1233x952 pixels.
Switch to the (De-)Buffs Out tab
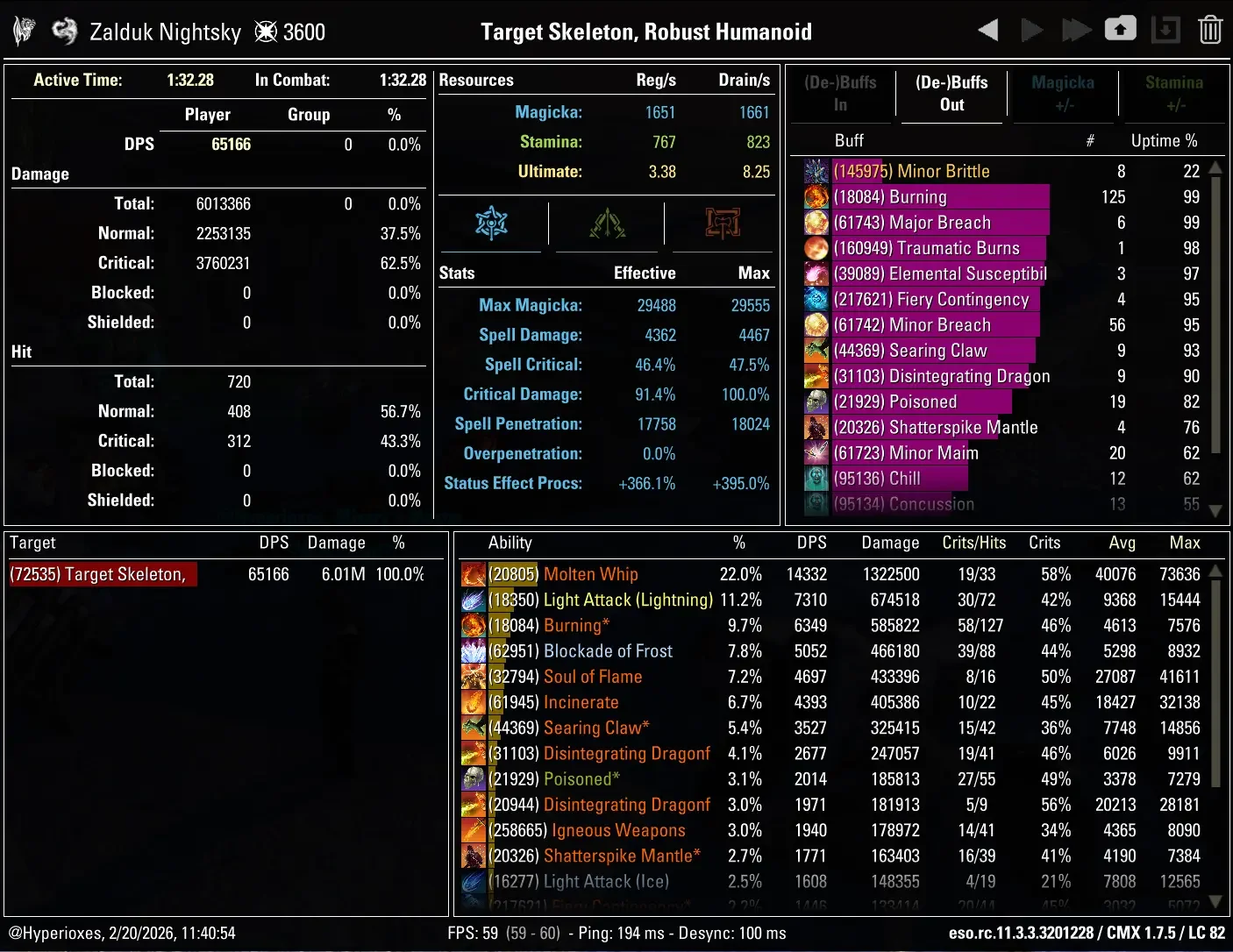click(951, 94)
